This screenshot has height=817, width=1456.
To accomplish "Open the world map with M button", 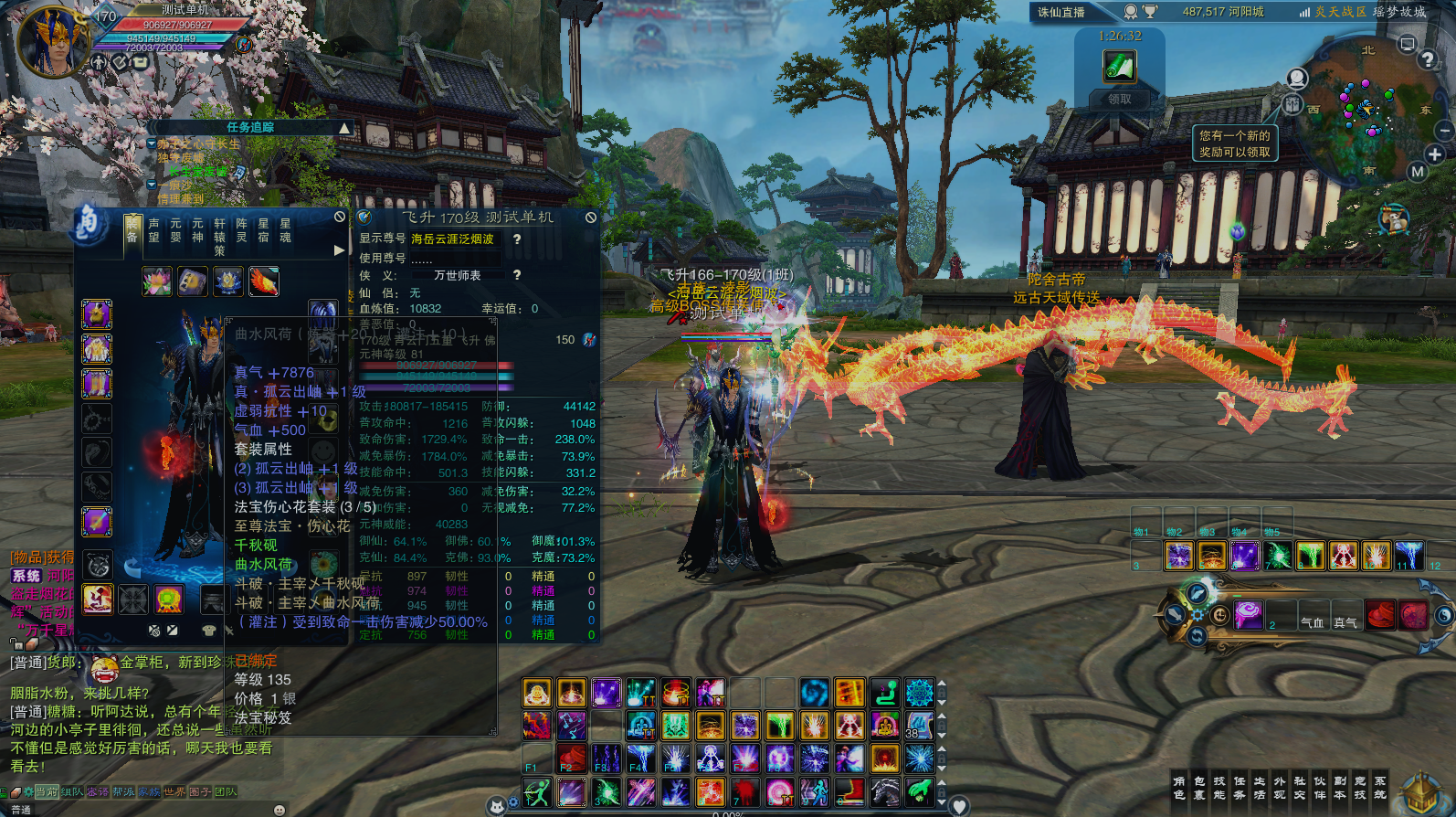I will pyautogui.click(x=1417, y=172).
